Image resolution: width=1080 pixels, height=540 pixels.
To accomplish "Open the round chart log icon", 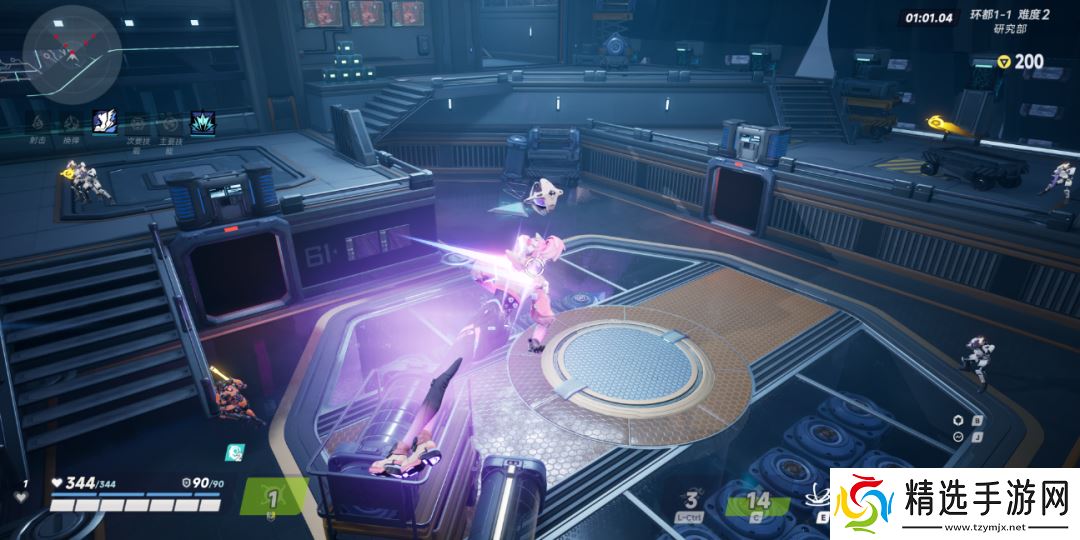I will click(x=959, y=437).
